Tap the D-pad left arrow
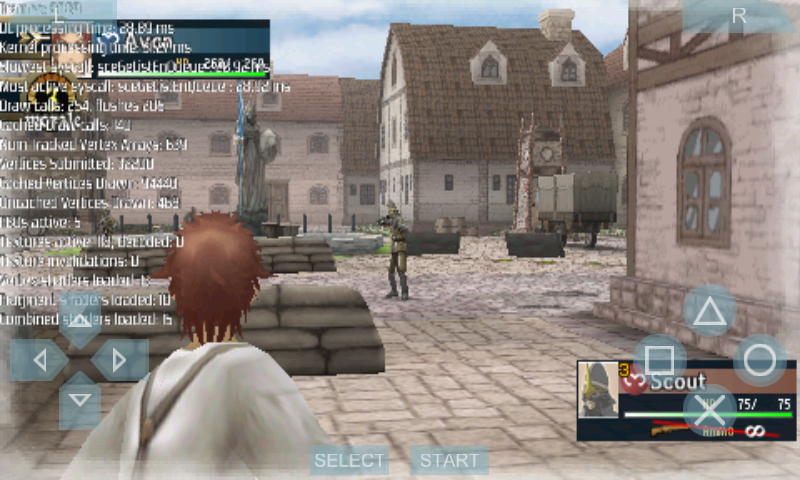800x480 pixels. [x=38, y=360]
